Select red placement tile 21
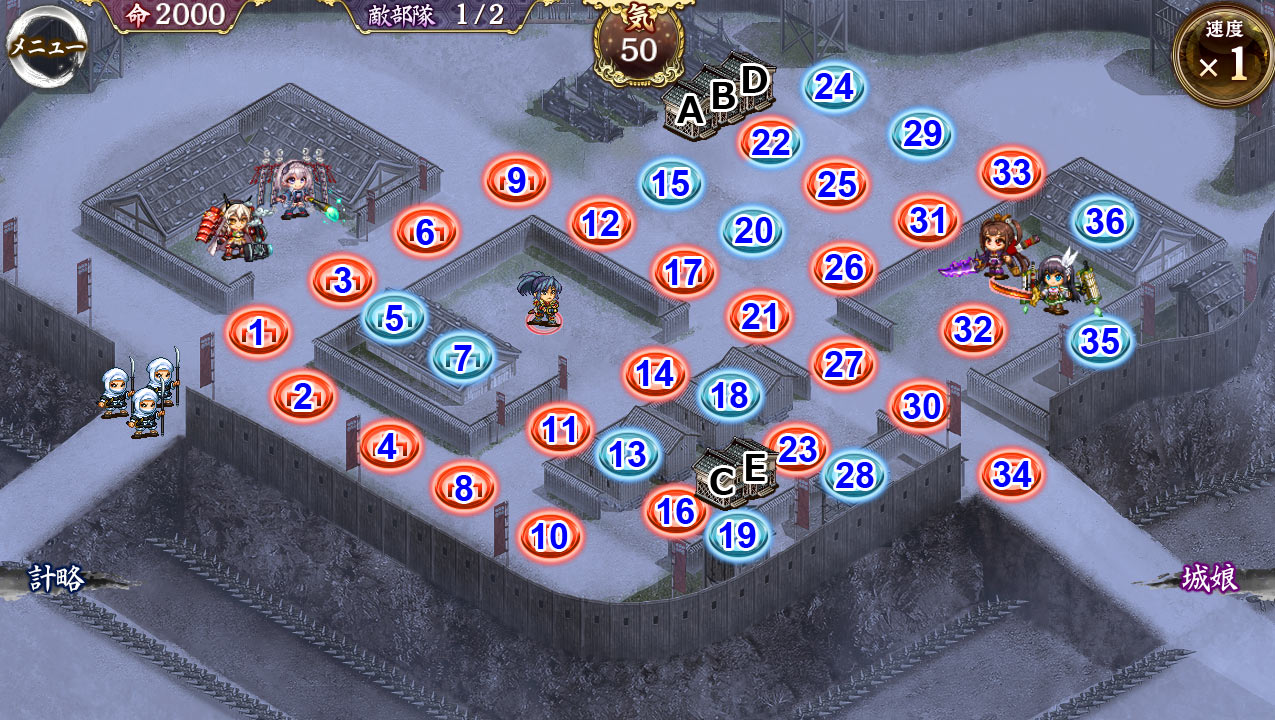The height and width of the screenshot is (720, 1275). point(760,317)
